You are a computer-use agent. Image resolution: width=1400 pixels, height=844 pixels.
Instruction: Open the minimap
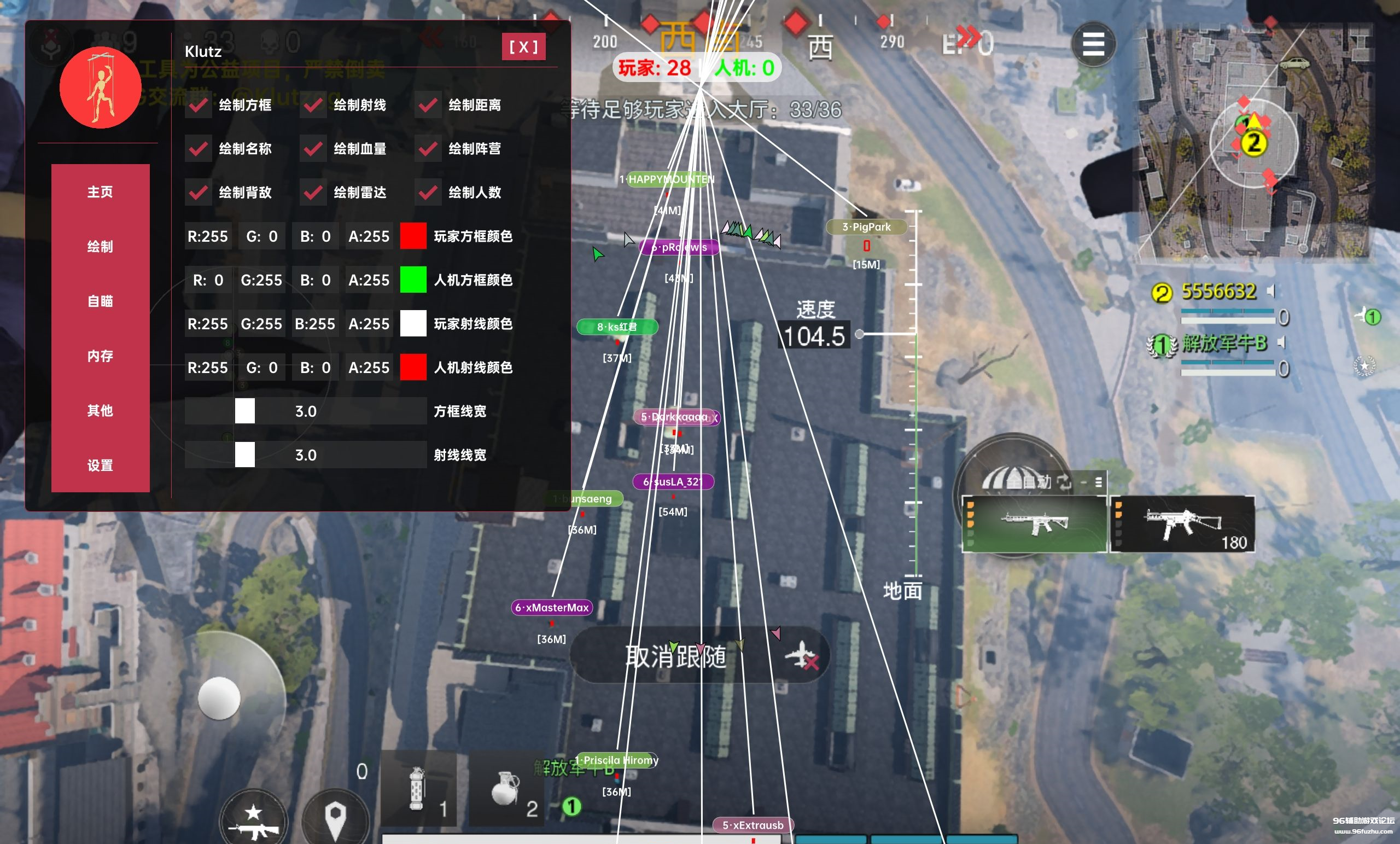1253,142
